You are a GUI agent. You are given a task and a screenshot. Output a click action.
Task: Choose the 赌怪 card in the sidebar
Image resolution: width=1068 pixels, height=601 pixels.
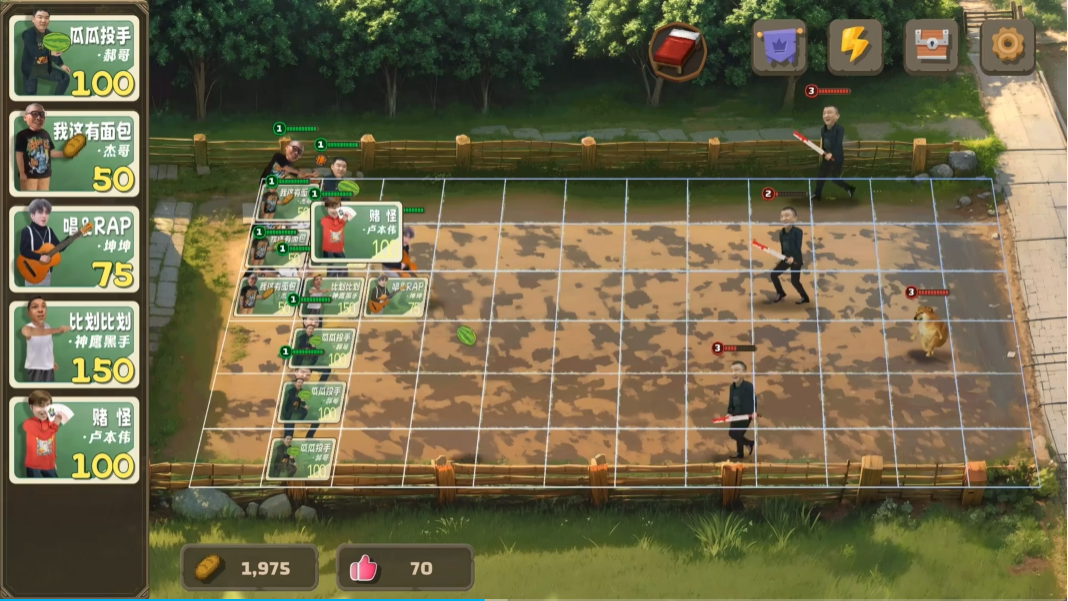[x=75, y=440]
